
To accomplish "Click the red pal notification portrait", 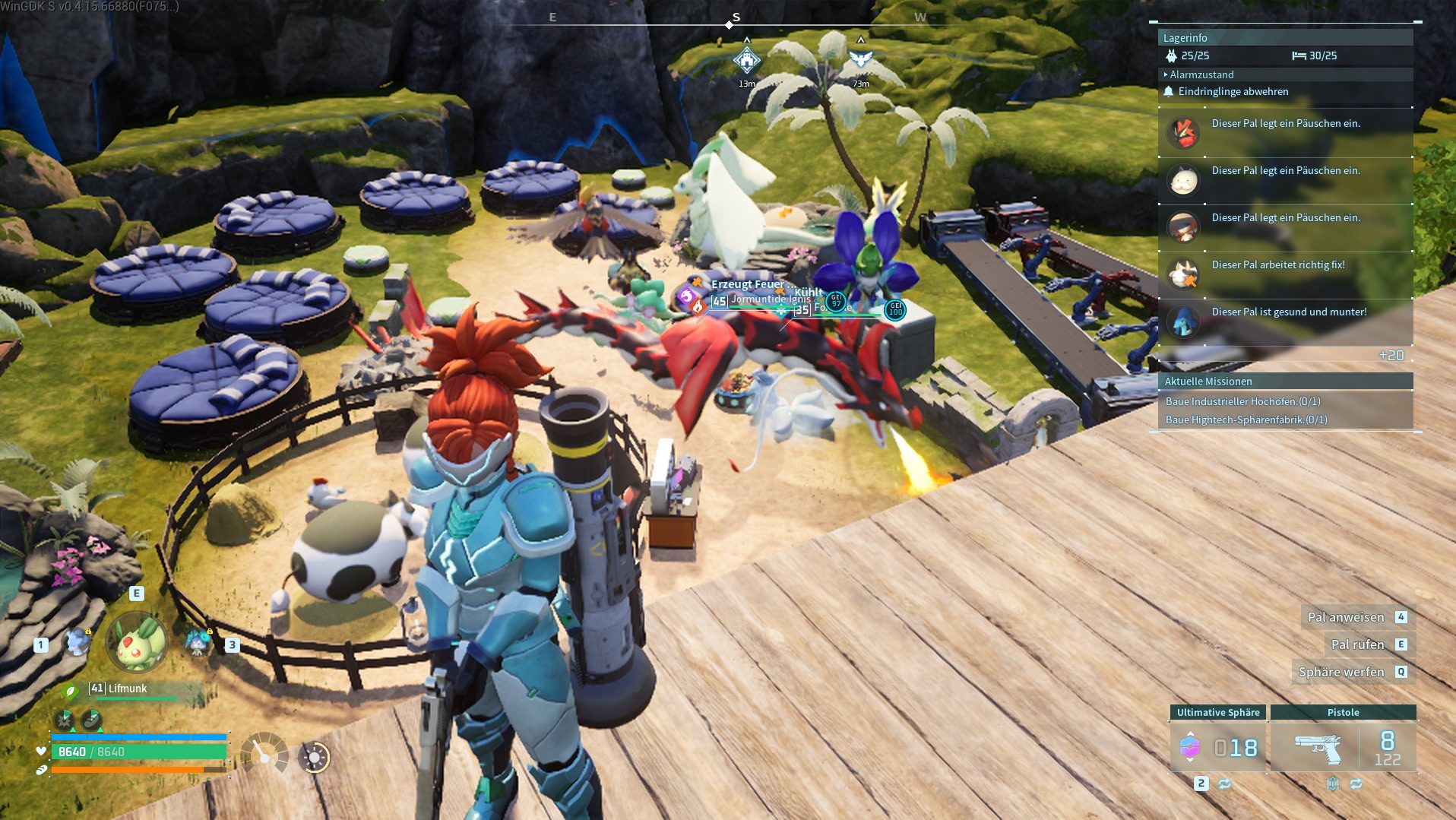I will [1183, 133].
